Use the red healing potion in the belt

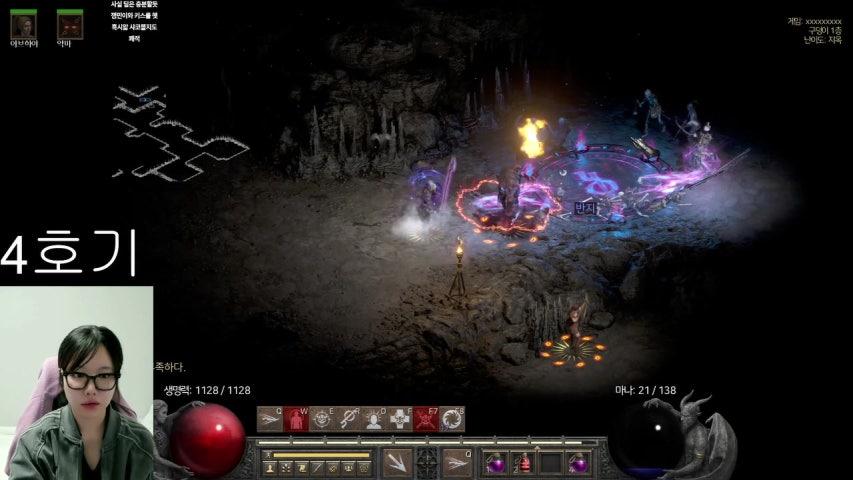point(522,463)
